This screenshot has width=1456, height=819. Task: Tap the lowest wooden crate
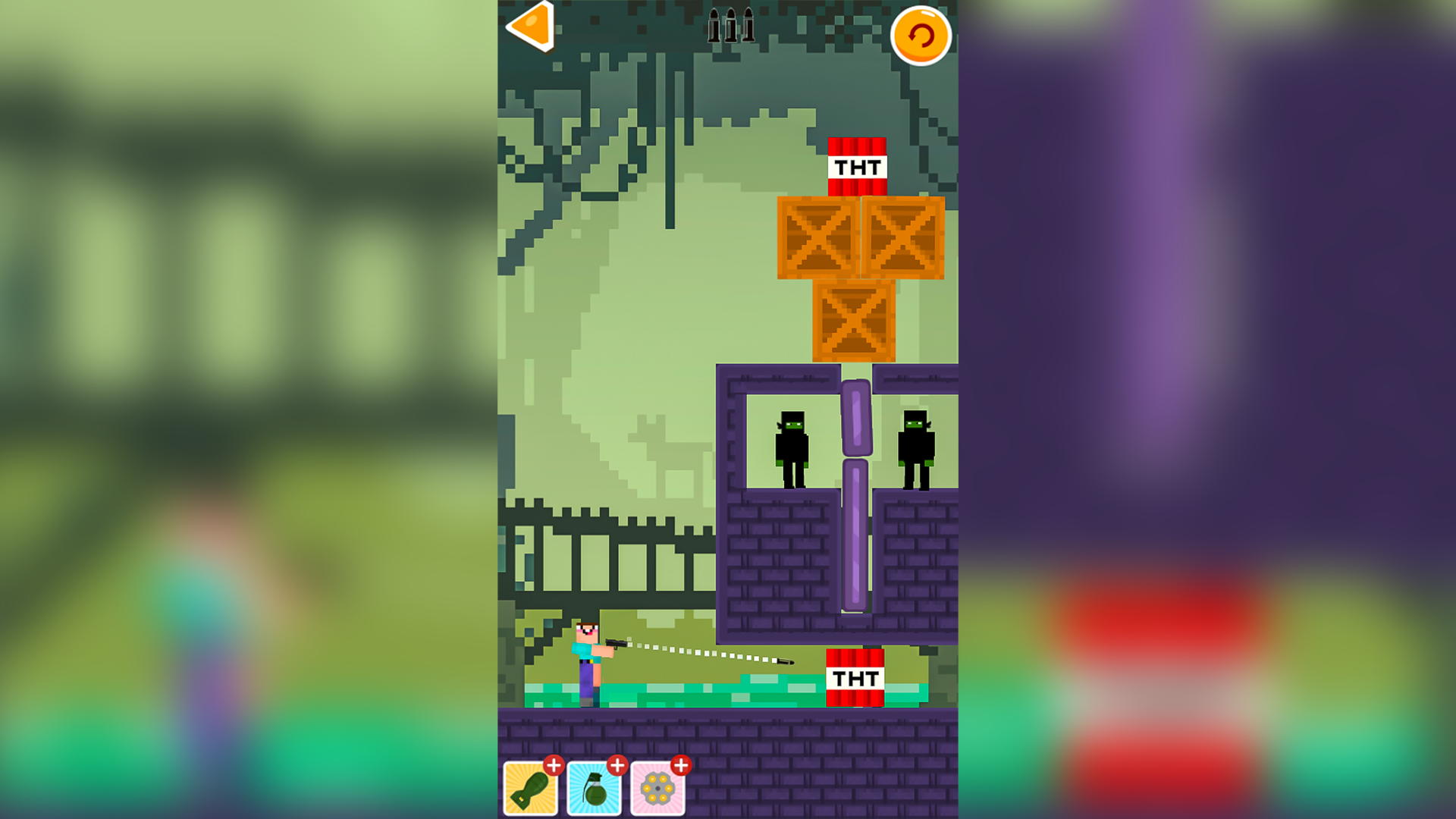click(x=855, y=322)
